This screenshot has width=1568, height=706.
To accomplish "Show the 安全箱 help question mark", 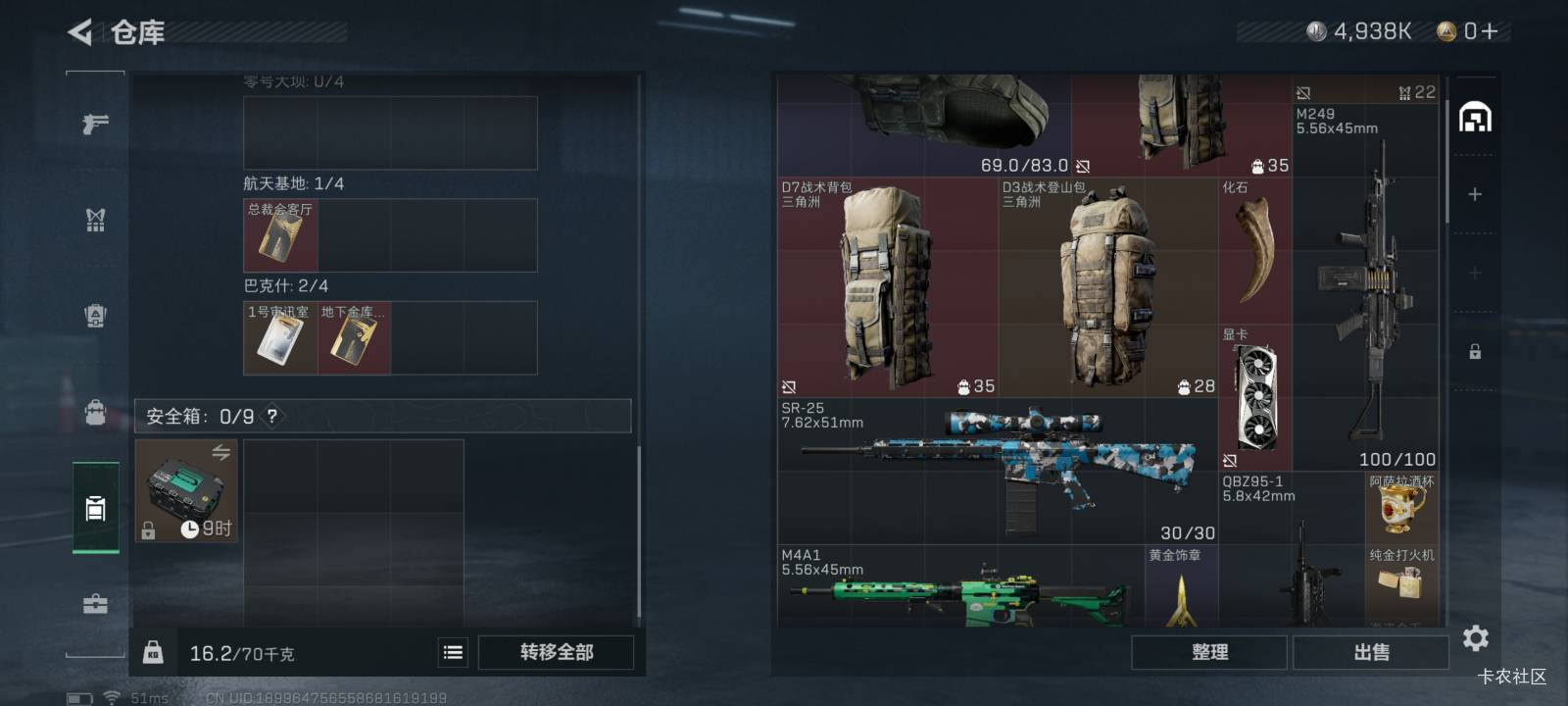I will coord(272,416).
